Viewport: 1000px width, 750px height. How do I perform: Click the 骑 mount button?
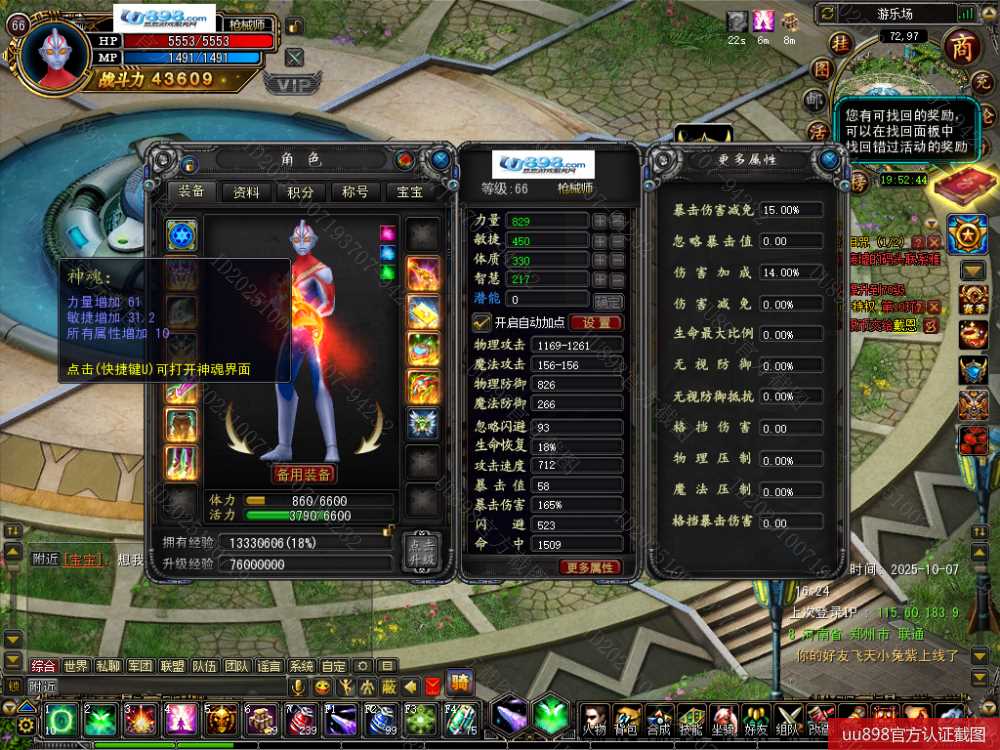[460, 683]
